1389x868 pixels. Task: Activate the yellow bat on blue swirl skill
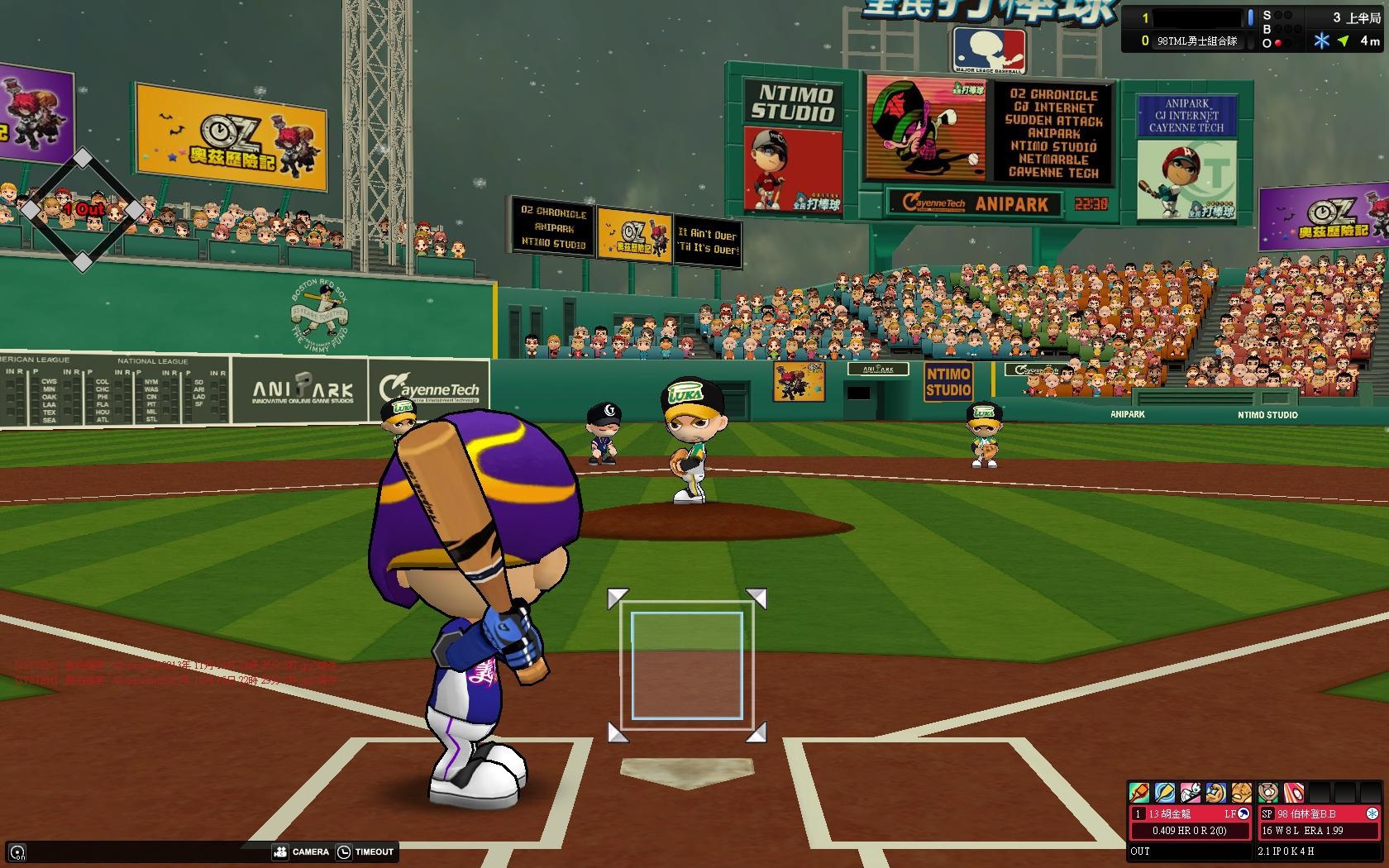pos(1165,793)
